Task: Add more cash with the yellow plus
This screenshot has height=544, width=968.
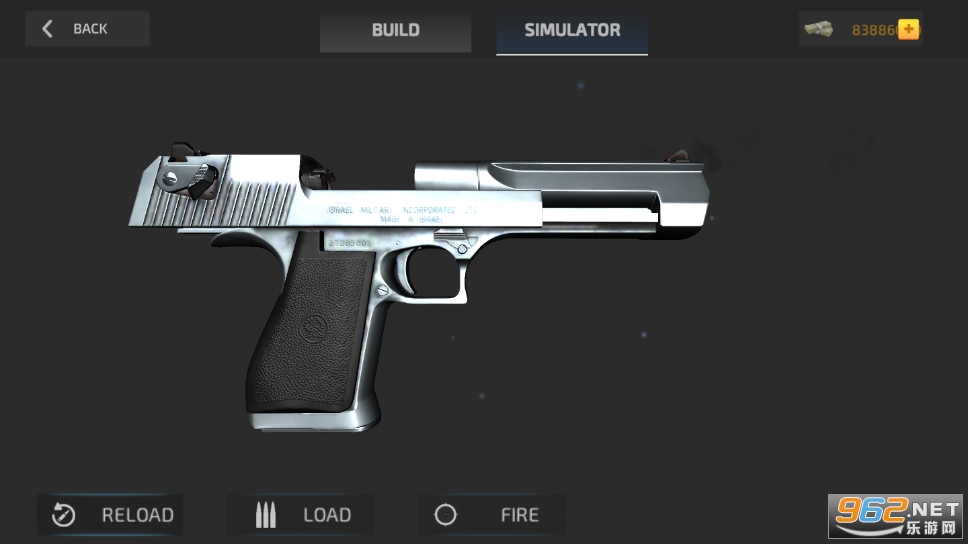Action: pos(908,29)
